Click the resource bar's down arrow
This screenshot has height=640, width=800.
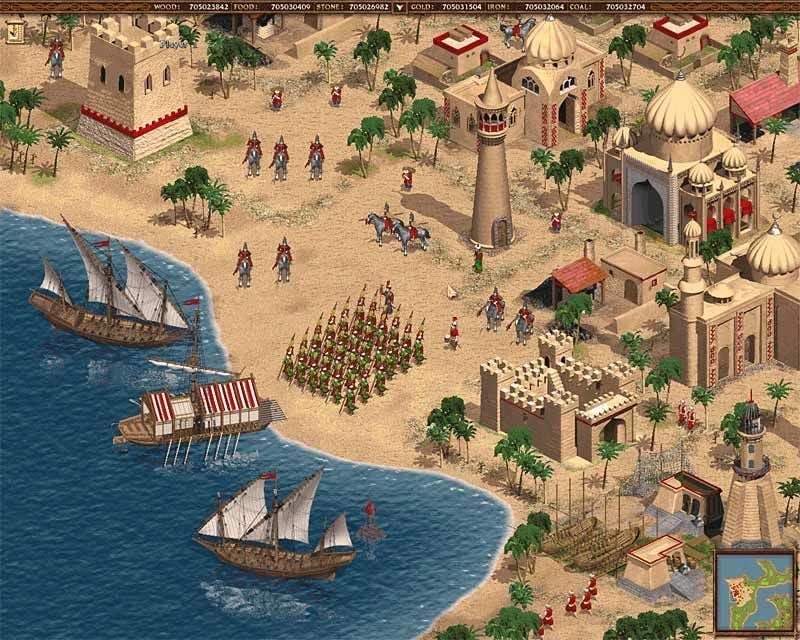[x=400, y=7]
